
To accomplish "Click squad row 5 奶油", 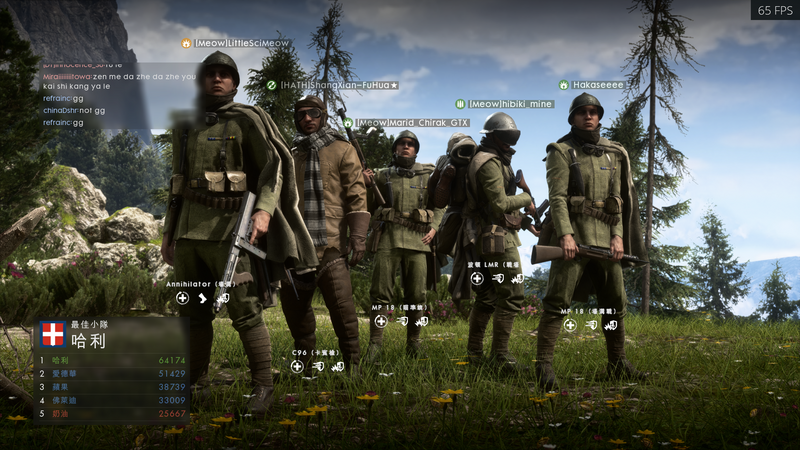I will tap(112, 413).
